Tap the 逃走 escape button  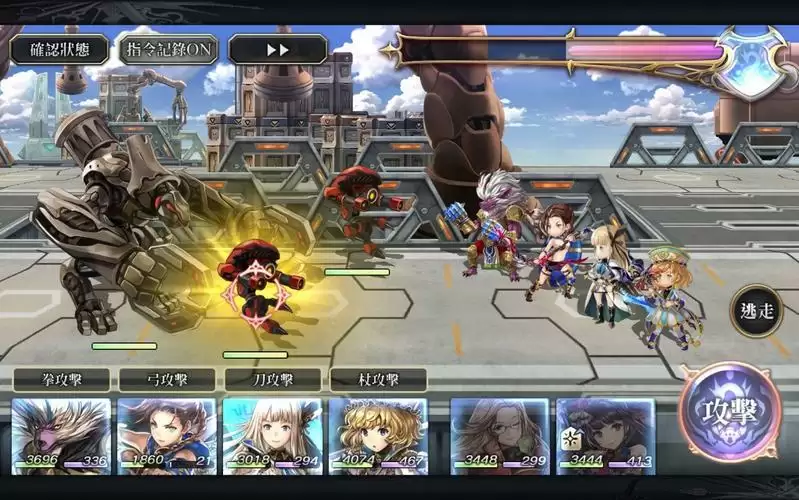pyautogui.click(x=755, y=310)
